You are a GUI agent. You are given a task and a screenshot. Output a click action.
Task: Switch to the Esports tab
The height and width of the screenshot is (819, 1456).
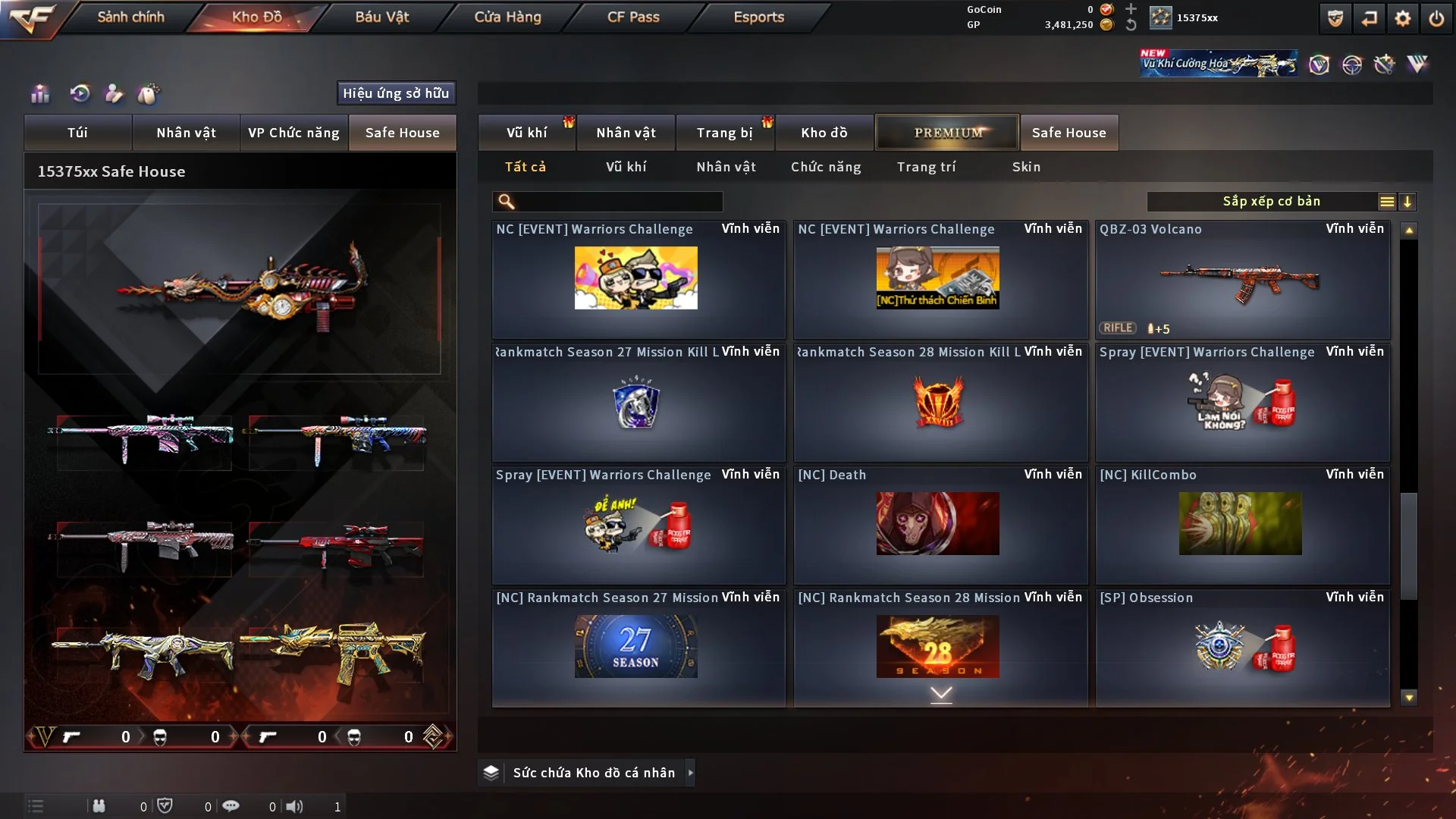click(758, 17)
